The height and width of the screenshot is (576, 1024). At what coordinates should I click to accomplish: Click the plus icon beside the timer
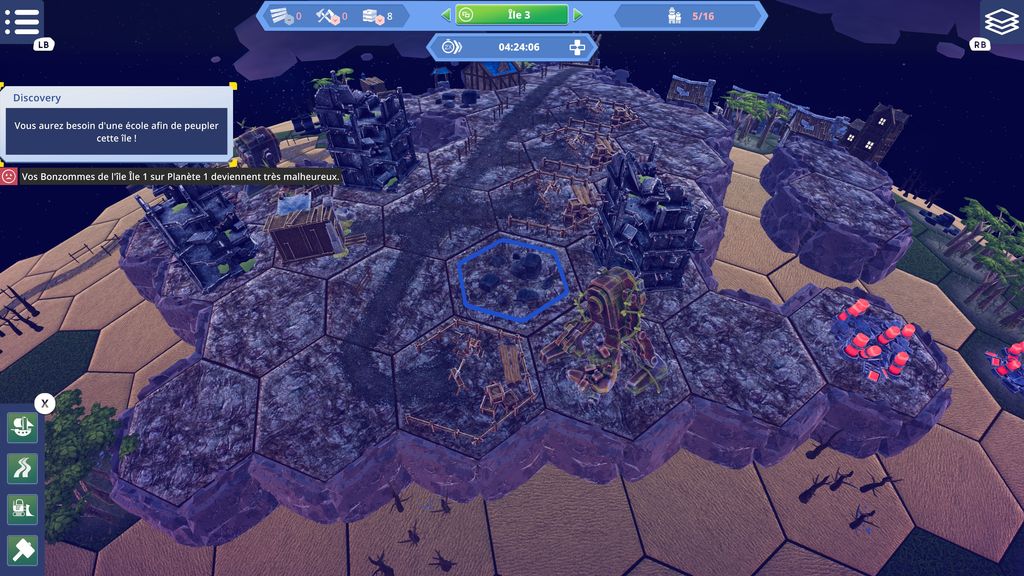pyautogui.click(x=577, y=47)
